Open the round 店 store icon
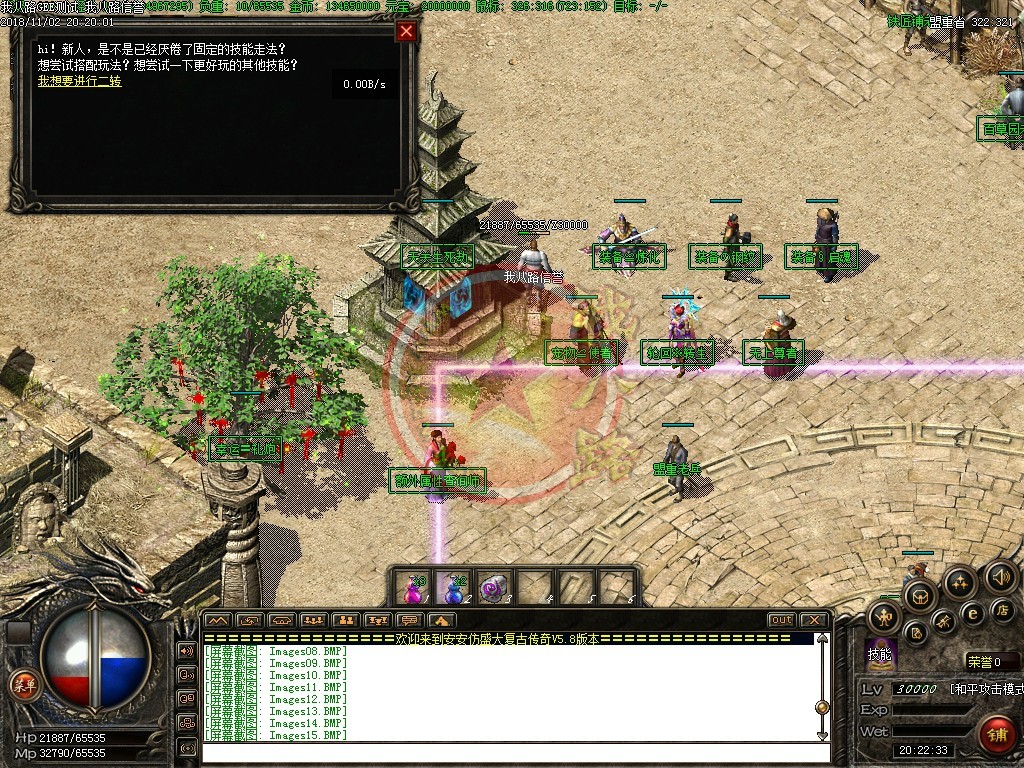This screenshot has height=768, width=1024. click(1002, 608)
